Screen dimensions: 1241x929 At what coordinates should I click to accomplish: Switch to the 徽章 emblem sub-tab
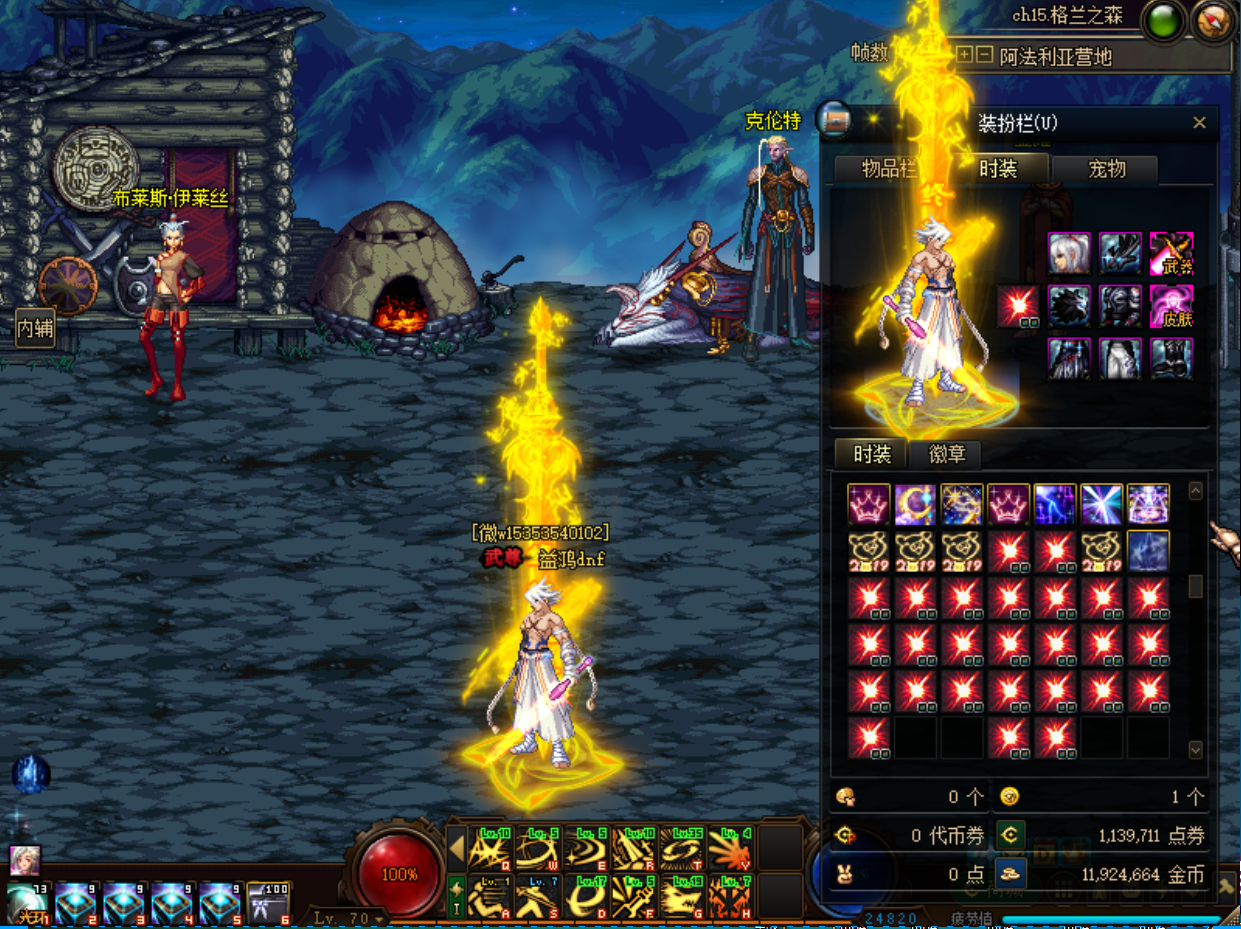[x=946, y=454]
